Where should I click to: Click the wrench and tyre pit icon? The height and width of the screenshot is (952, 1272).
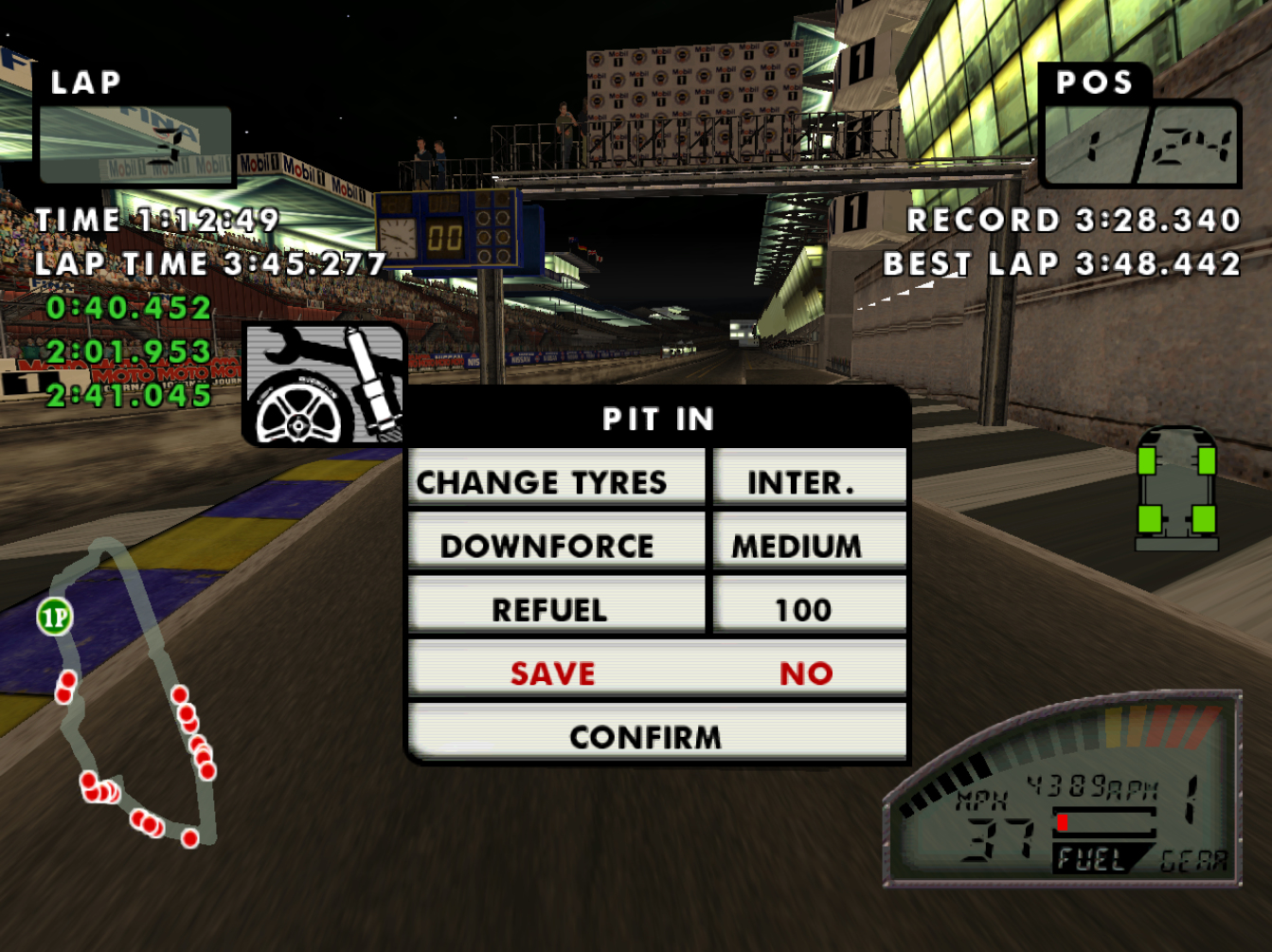pos(324,385)
